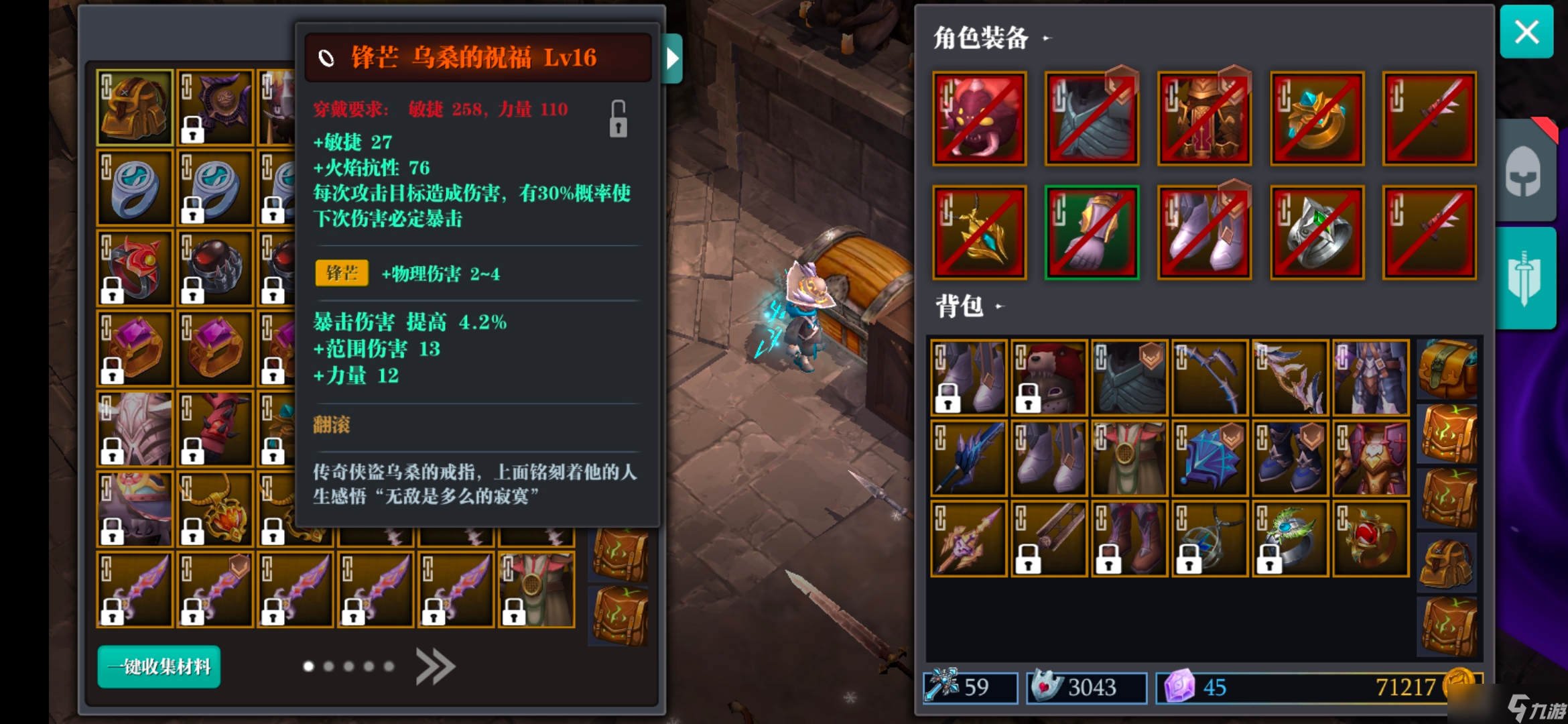Viewport: 1568px width, 724px height.
Task: Go to next stash page with double arrow
Action: [x=436, y=667]
